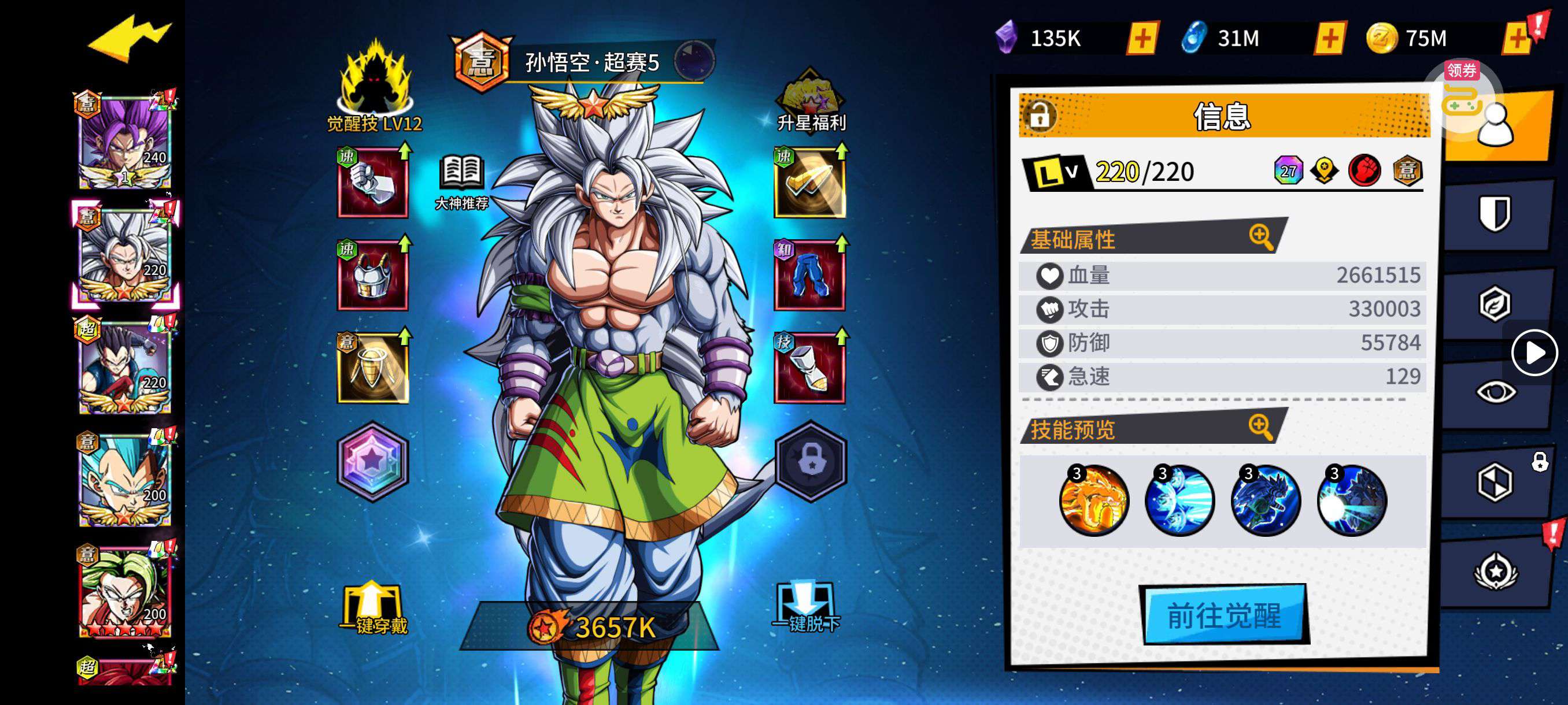1568x705 pixels.
Task: Tap 一键穿戴 to equip all gear
Action: [372, 609]
